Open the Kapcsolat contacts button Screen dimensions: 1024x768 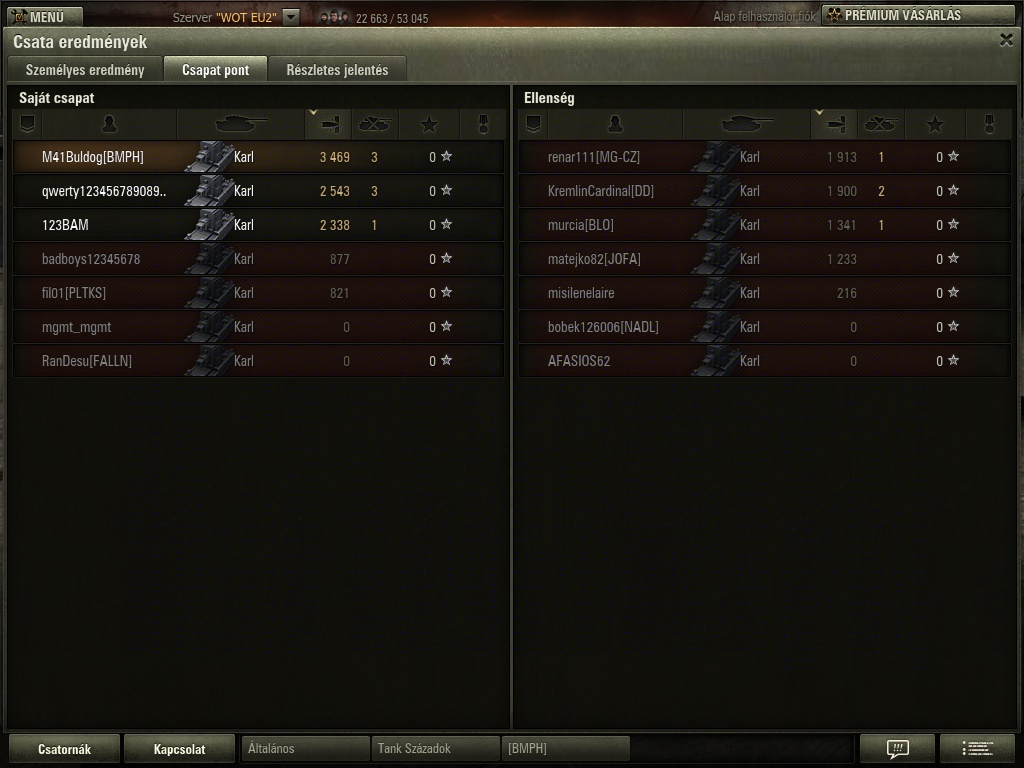pos(180,749)
